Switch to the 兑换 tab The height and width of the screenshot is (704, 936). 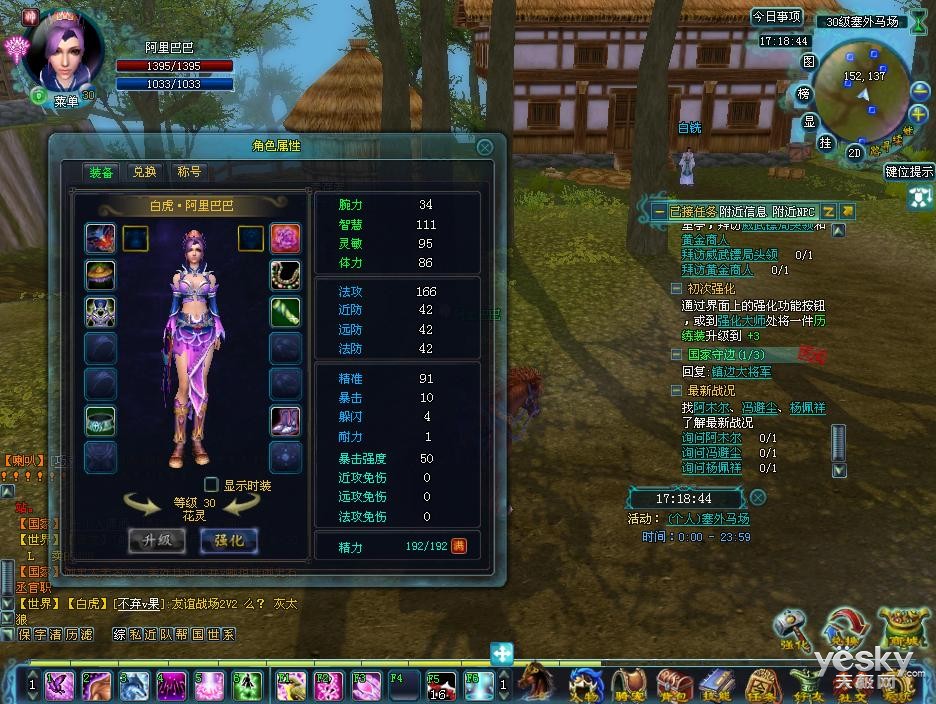(x=145, y=172)
